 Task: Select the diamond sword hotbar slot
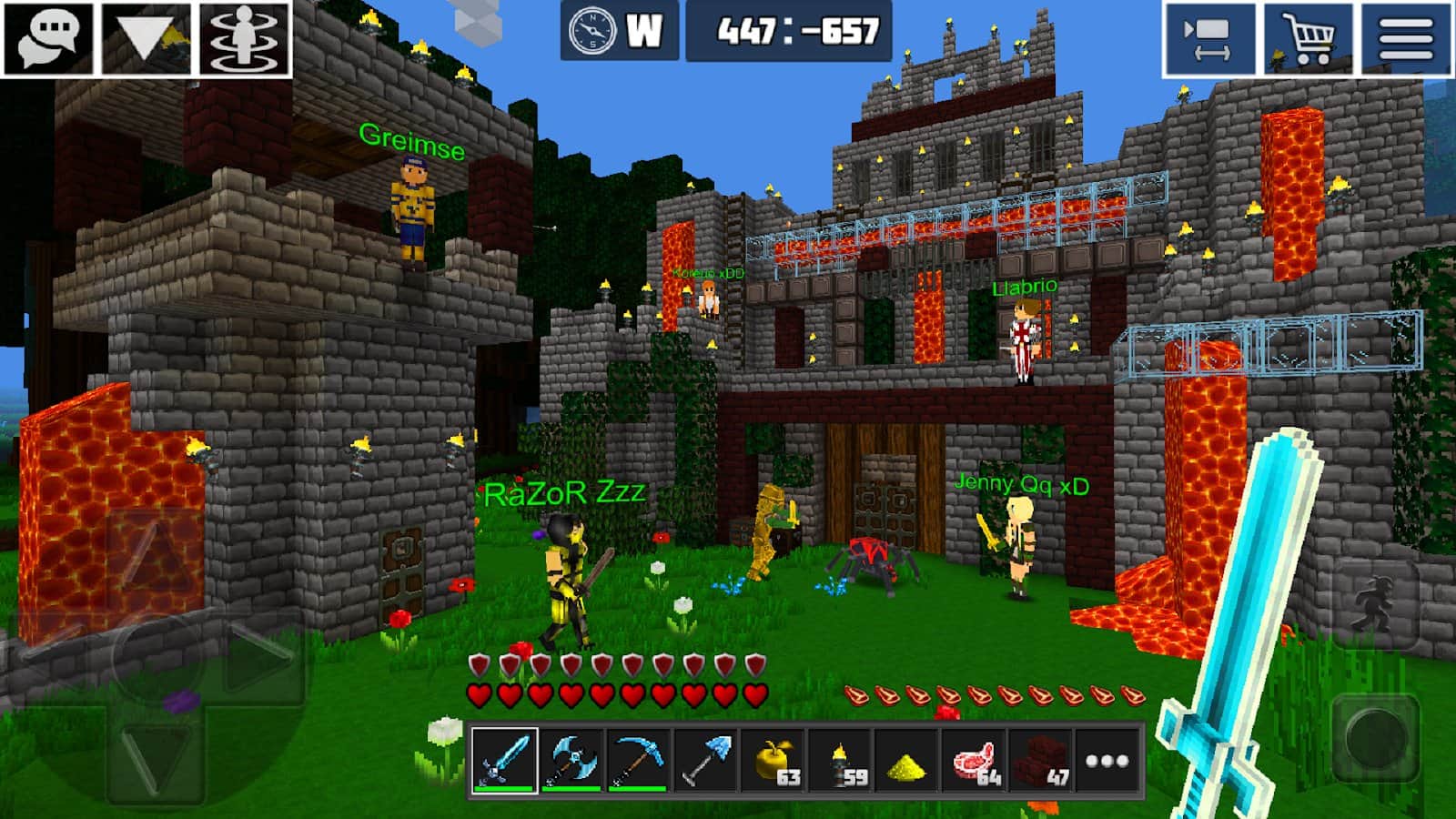tap(504, 760)
